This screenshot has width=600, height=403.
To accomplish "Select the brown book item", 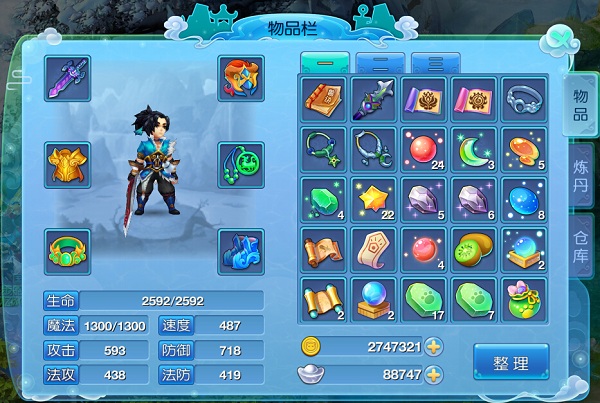I will tap(324, 98).
